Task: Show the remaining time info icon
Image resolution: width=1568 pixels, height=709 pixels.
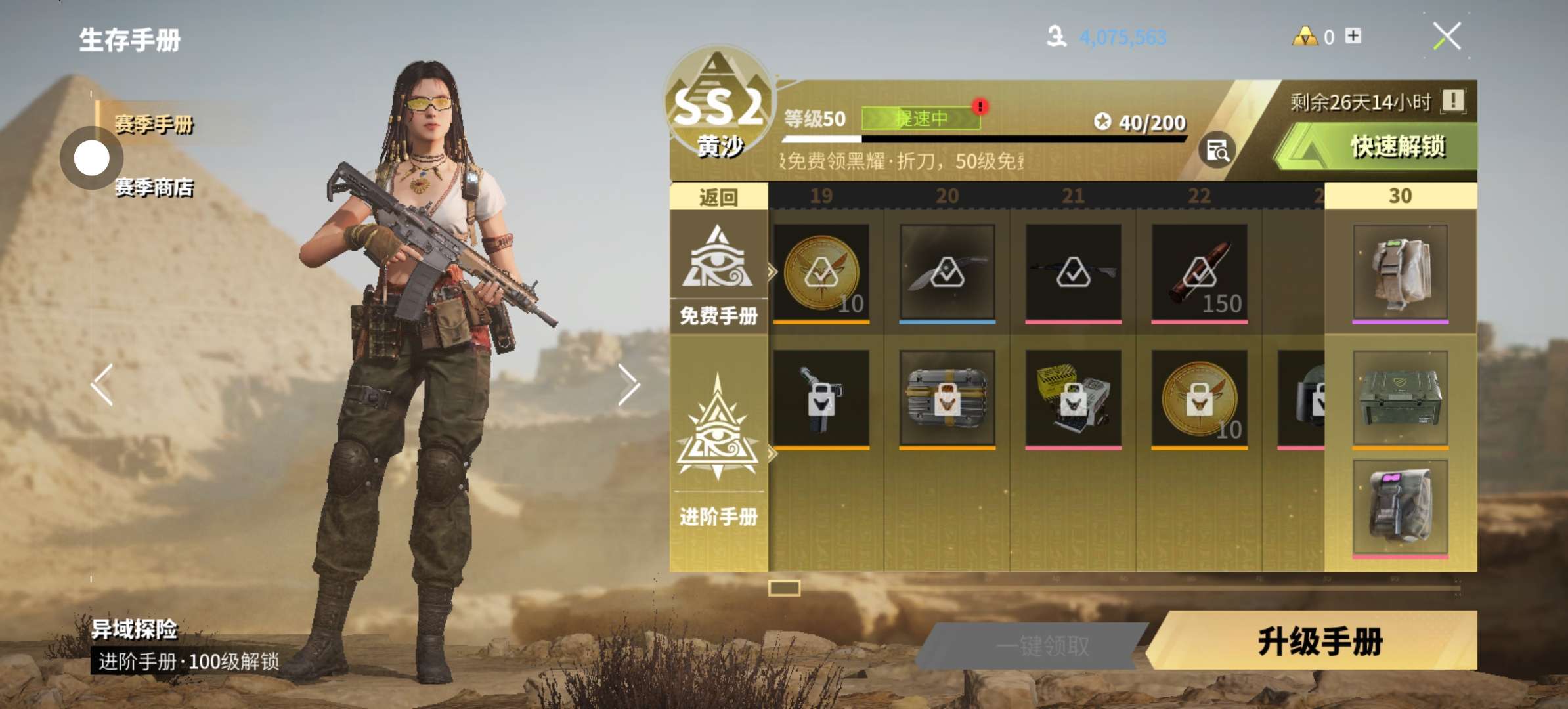Action: pyautogui.click(x=1452, y=101)
